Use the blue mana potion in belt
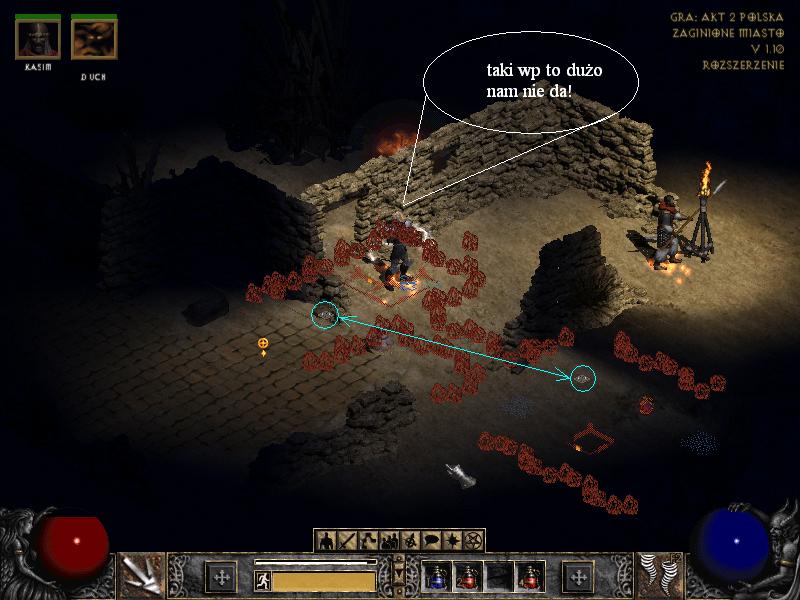 tap(437, 577)
